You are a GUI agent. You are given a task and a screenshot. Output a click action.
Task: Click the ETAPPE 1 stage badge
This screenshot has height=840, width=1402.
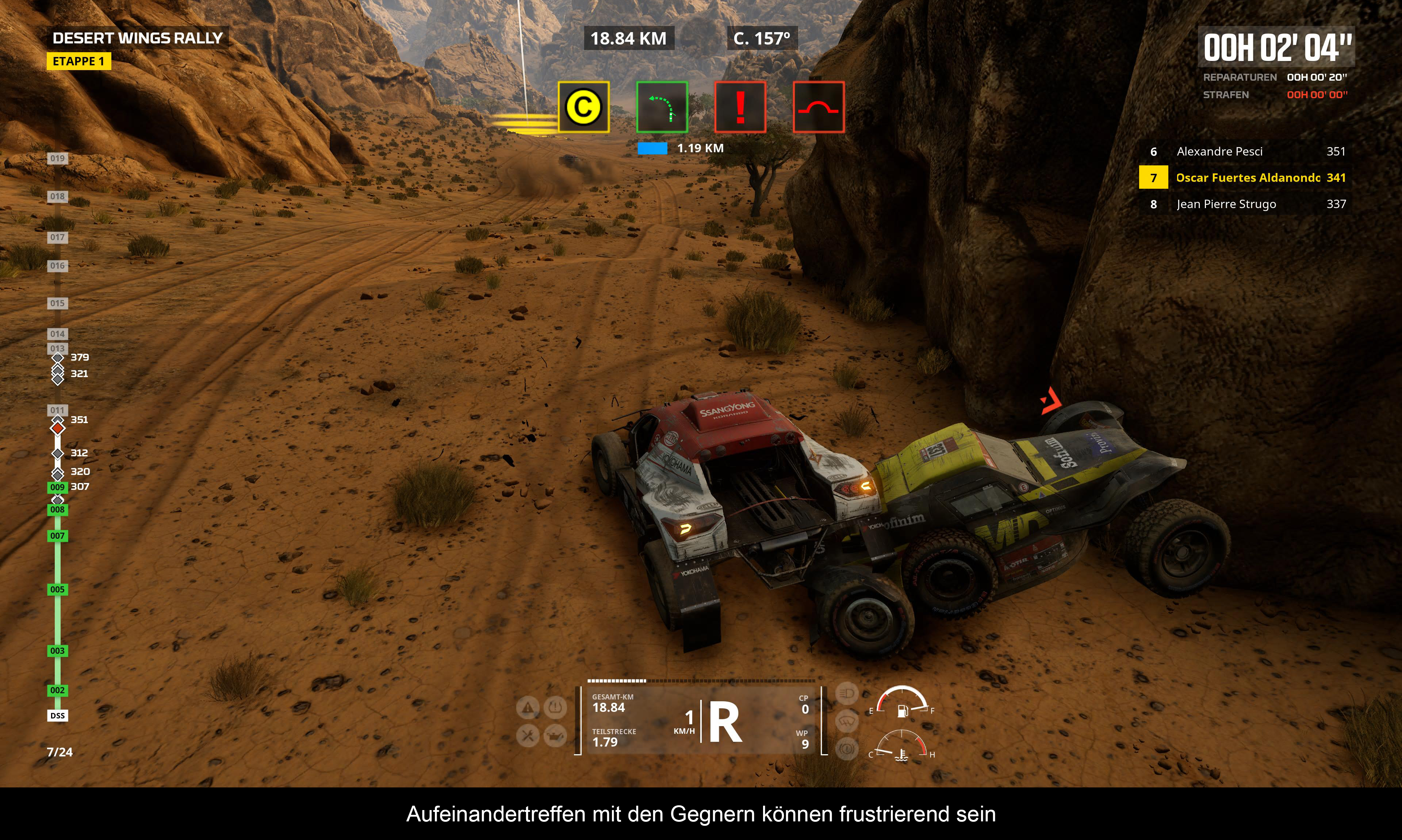click(x=78, y=61)
